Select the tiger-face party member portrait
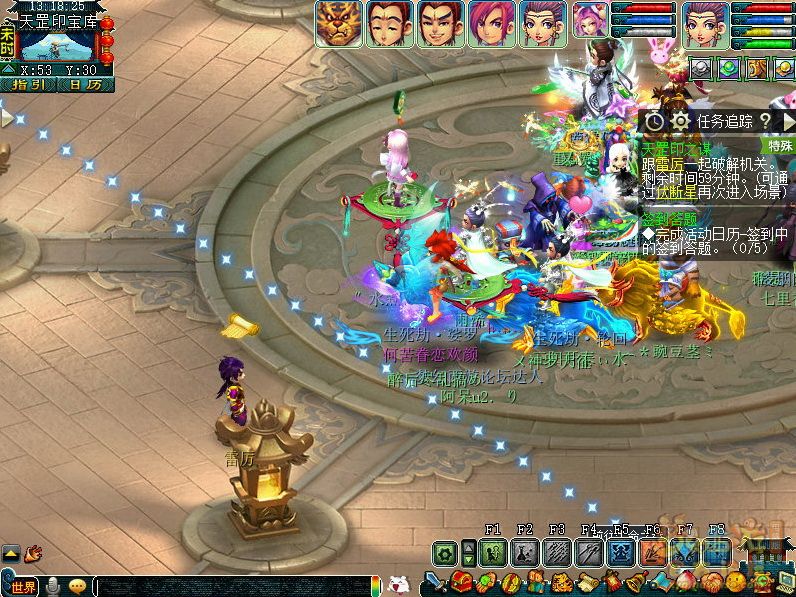This screenshot has height=597, width=796. pos(339,23)
